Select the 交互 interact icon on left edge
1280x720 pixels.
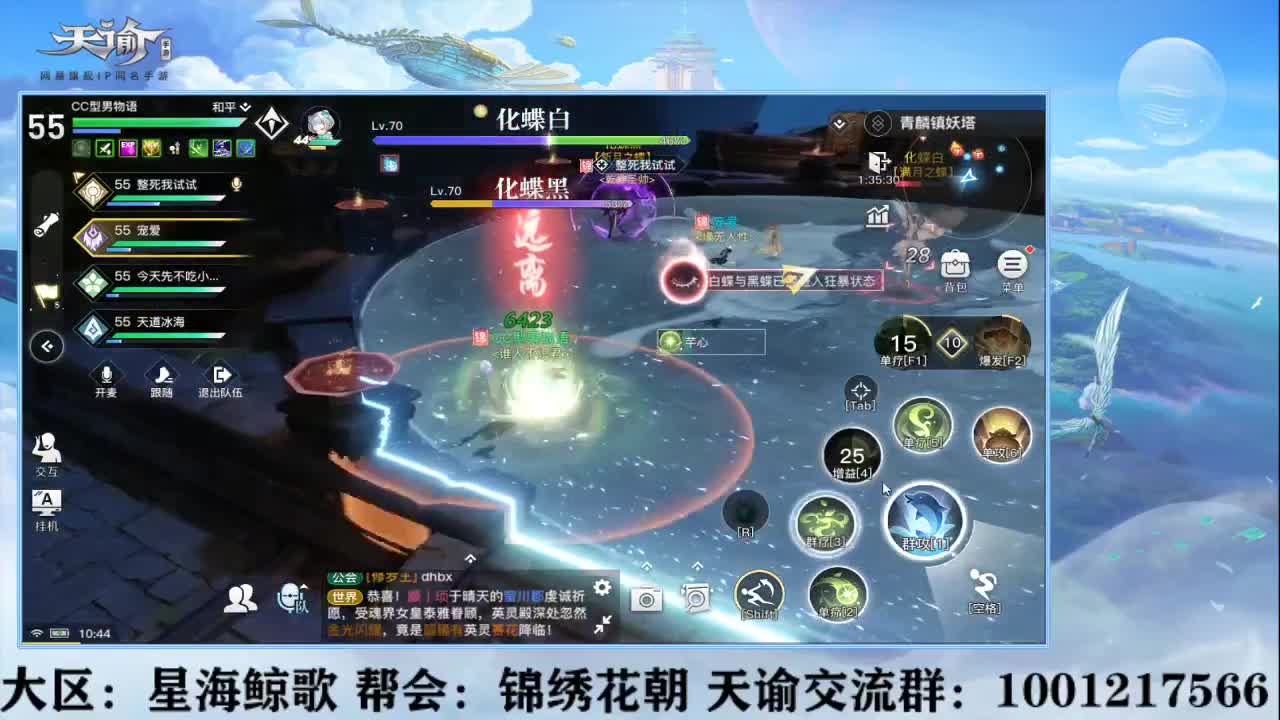click(47, 451)
